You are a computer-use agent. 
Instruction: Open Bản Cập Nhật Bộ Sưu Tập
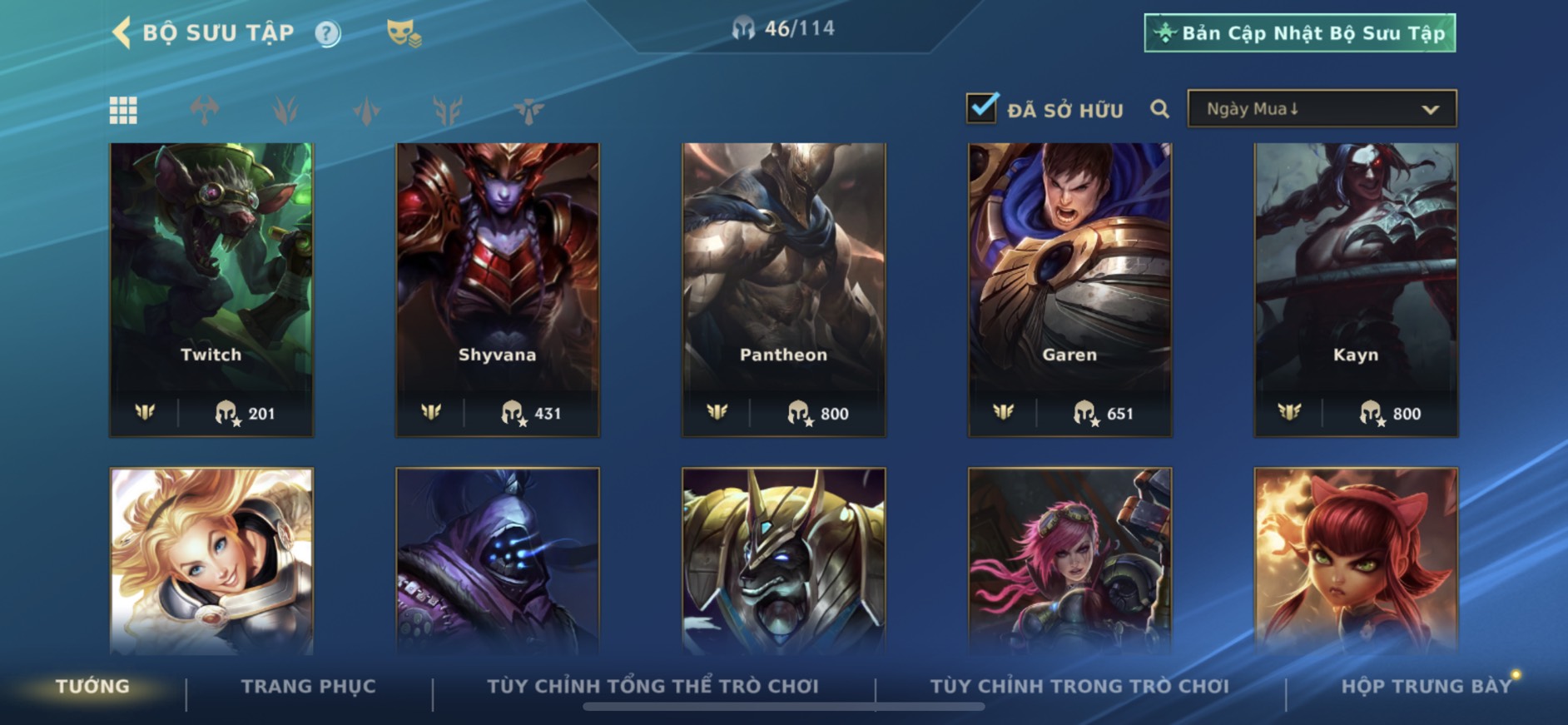[x=1299, y=33]
